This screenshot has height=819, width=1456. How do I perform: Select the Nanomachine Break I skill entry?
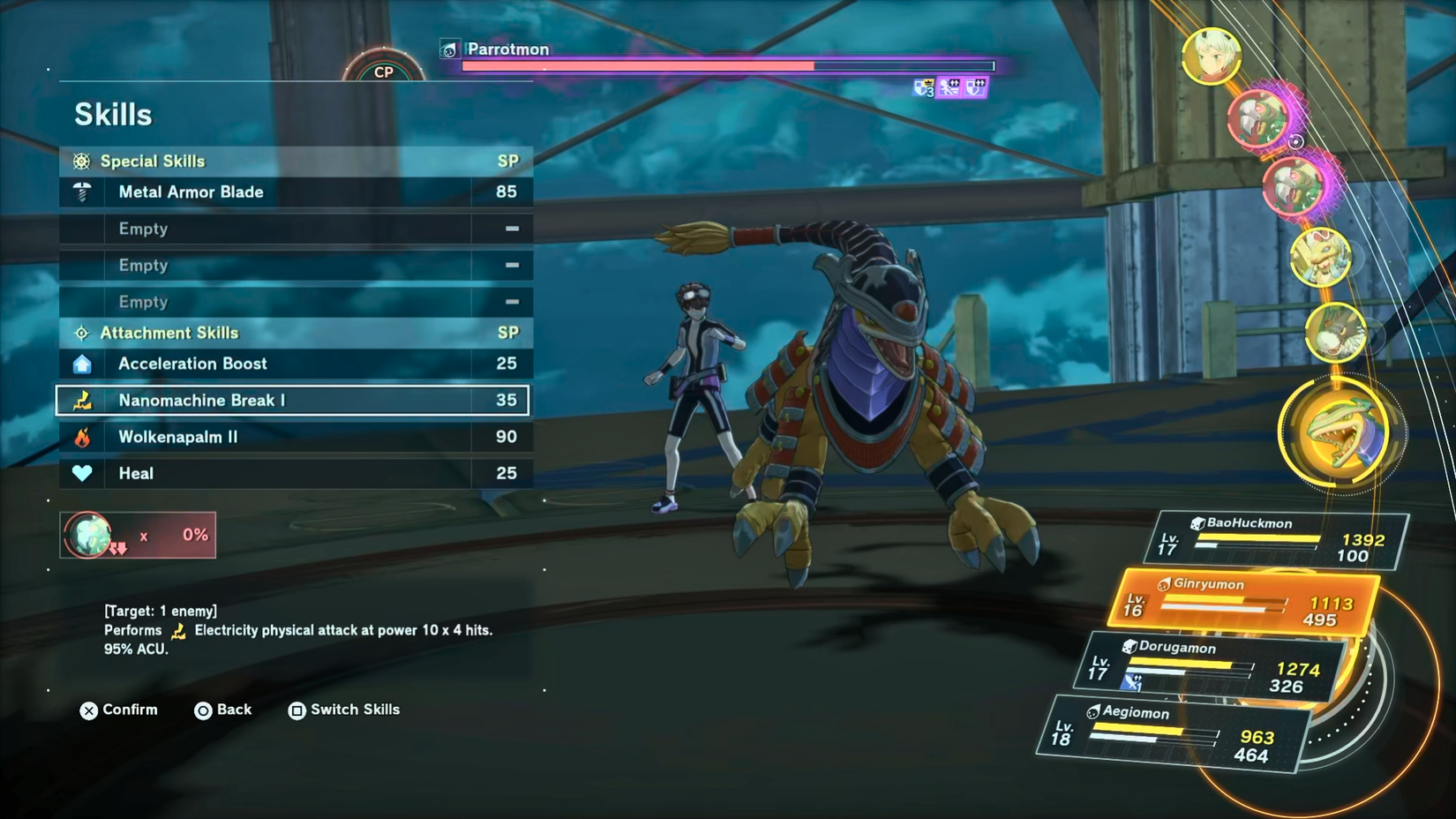[291, 400]
